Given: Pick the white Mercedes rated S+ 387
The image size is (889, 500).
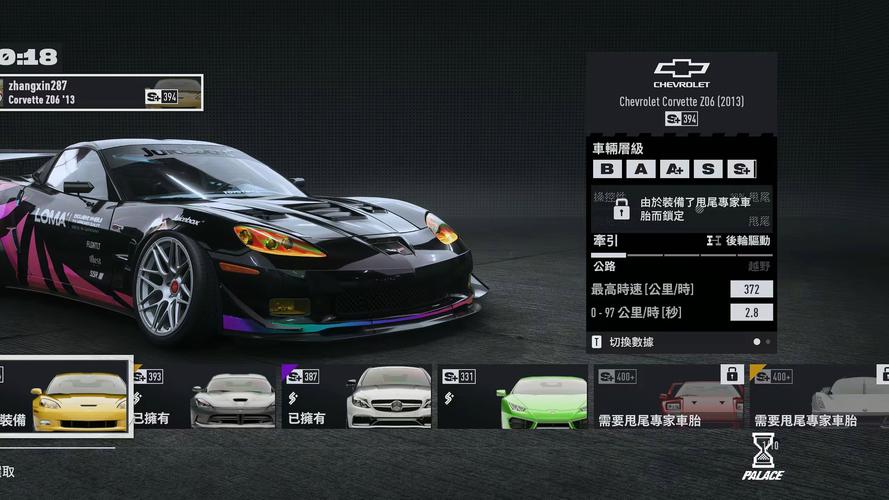Looking at the screenshot, I should 358,396.
